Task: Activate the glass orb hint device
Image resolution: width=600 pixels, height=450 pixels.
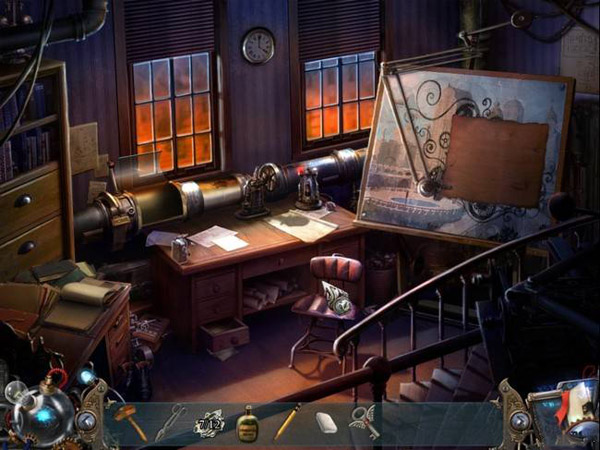Action: coord(43,412)
